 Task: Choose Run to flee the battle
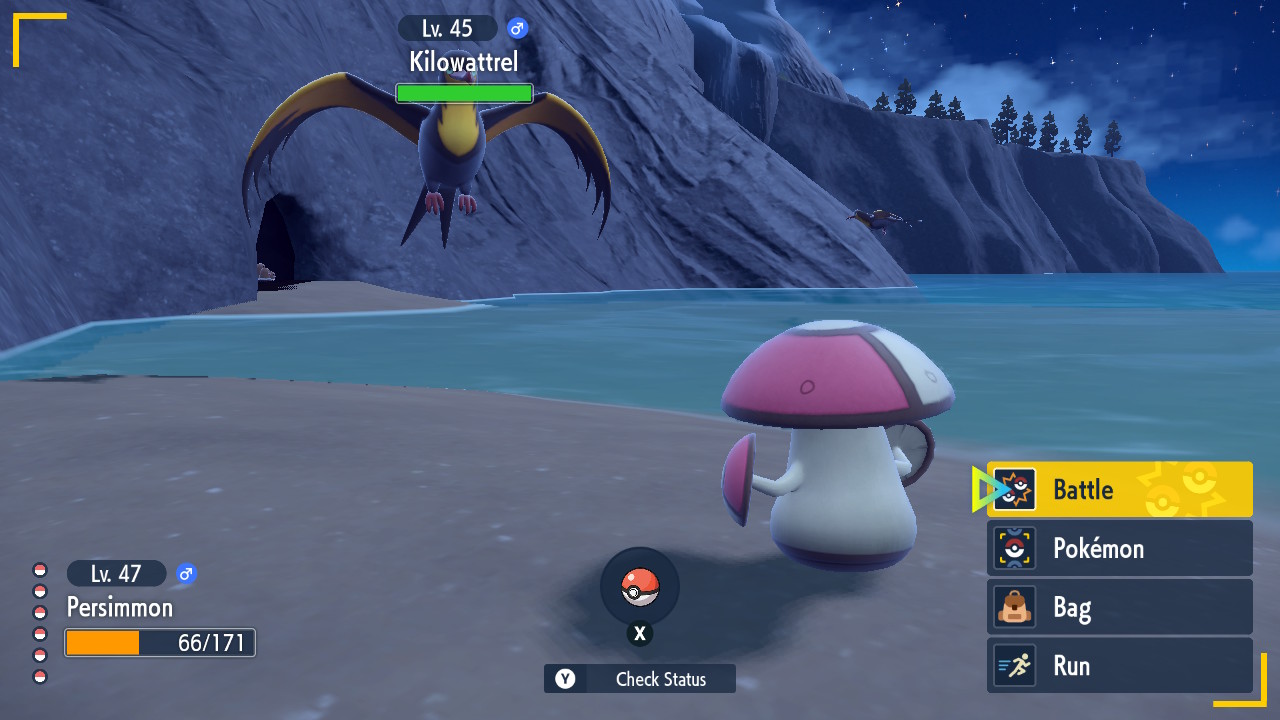[x=1119, y=666]
